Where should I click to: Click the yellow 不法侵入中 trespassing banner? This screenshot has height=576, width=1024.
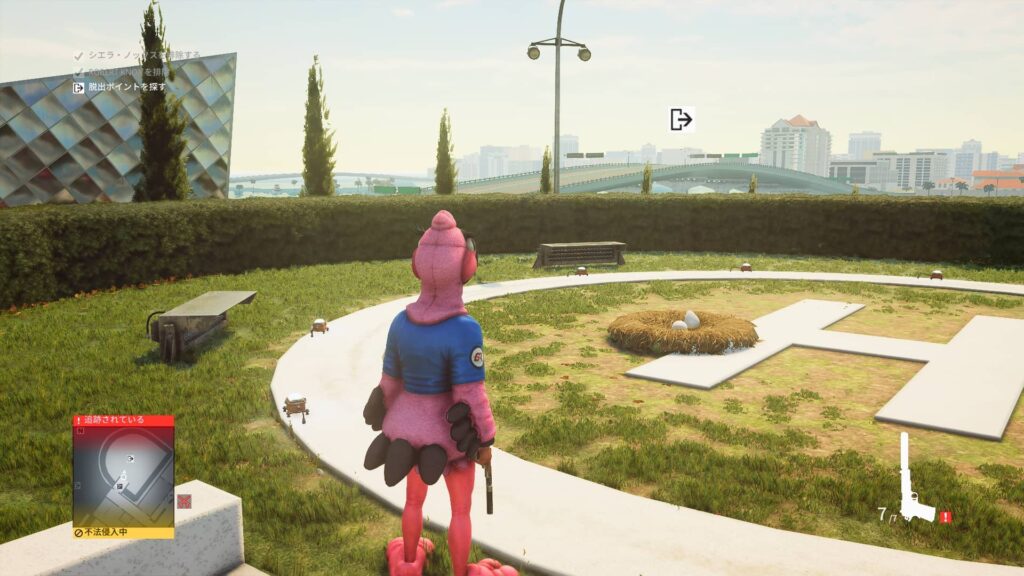tap(123, 533)
